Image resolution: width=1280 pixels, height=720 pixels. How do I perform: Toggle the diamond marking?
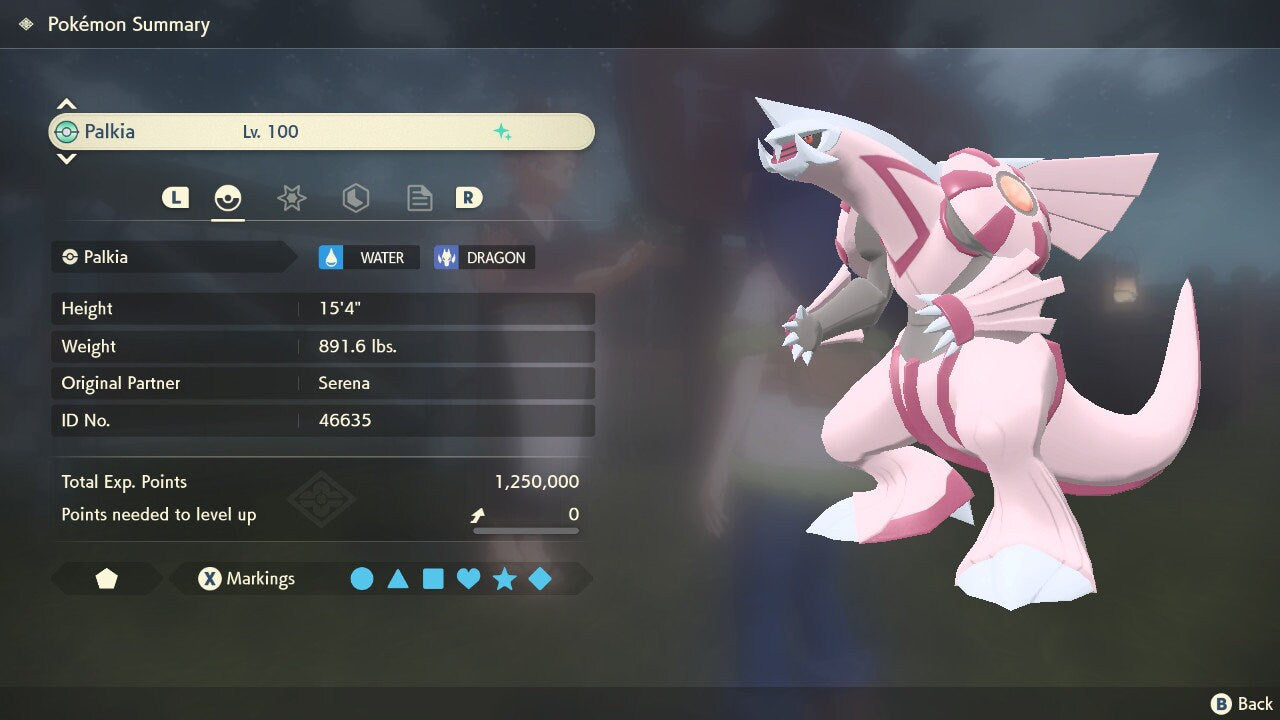(x=540, y=579)
